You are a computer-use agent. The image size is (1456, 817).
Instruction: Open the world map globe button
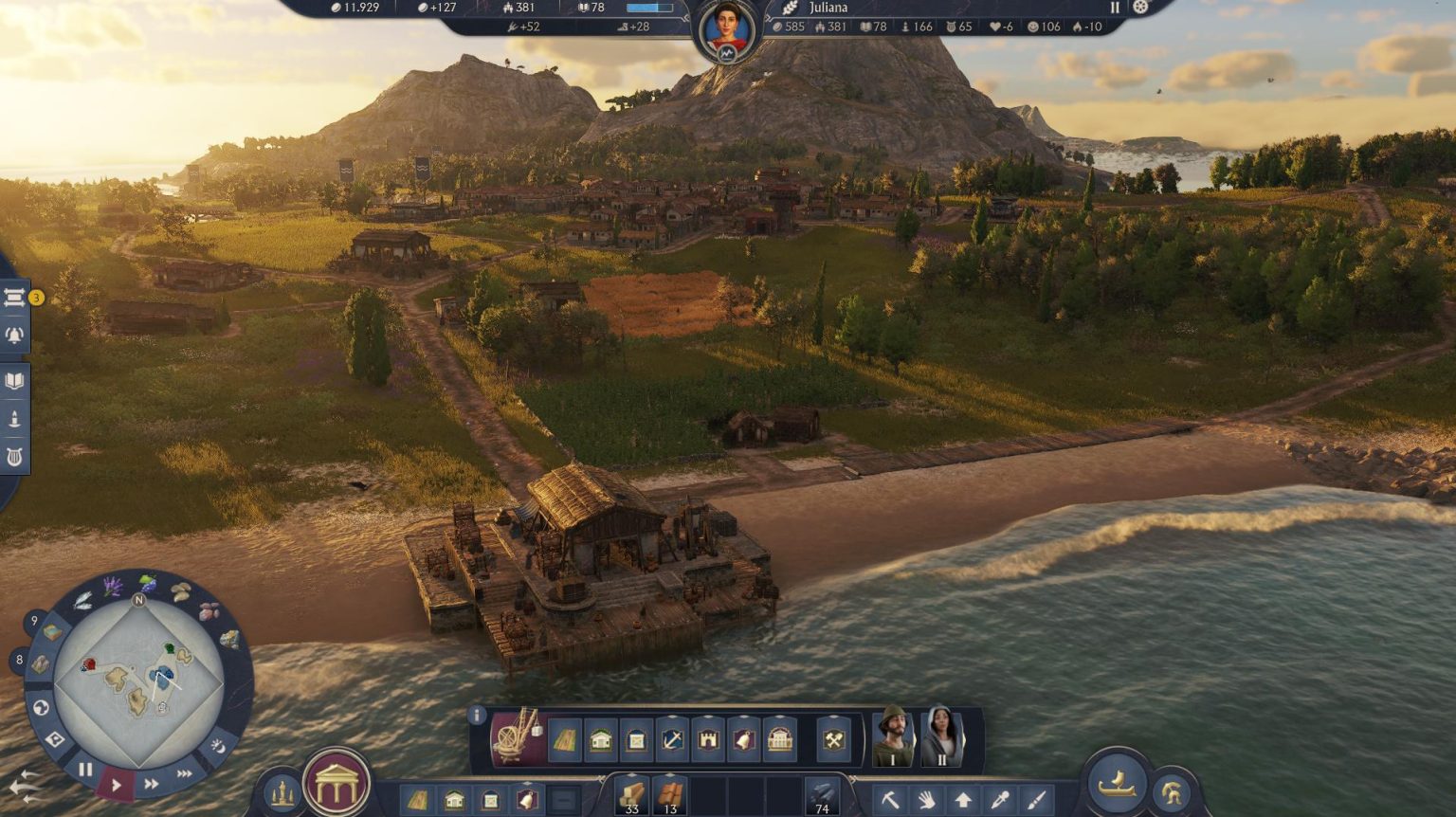(41, 707)
